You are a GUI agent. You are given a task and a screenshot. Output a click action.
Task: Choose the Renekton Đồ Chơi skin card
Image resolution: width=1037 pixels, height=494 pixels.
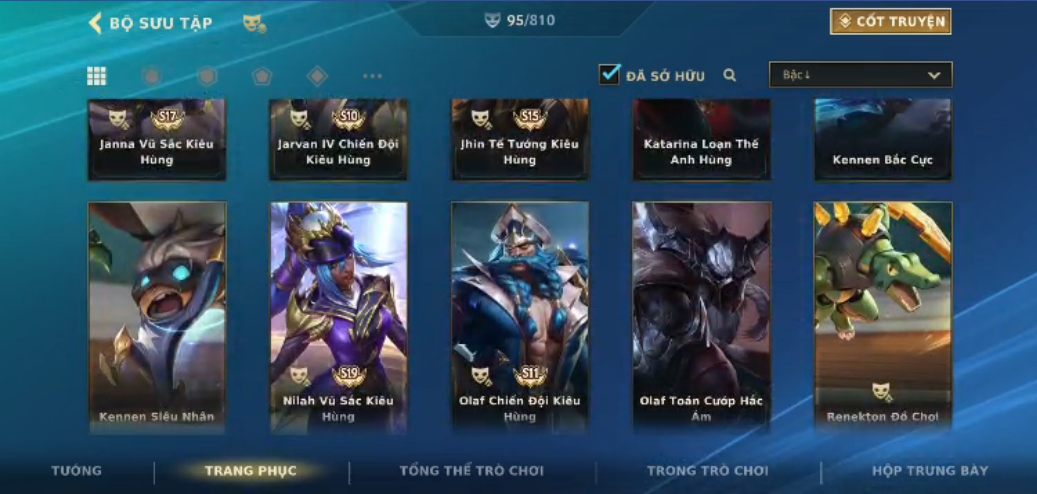[883, 317]
